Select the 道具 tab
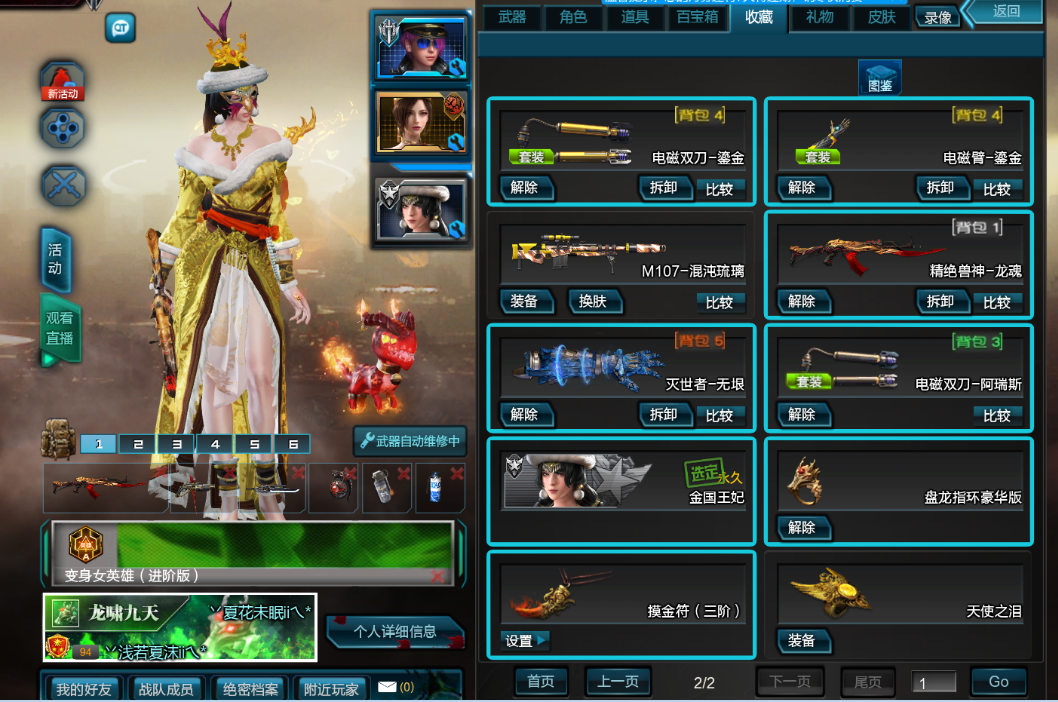1058x702 pixels. (634, 17)
